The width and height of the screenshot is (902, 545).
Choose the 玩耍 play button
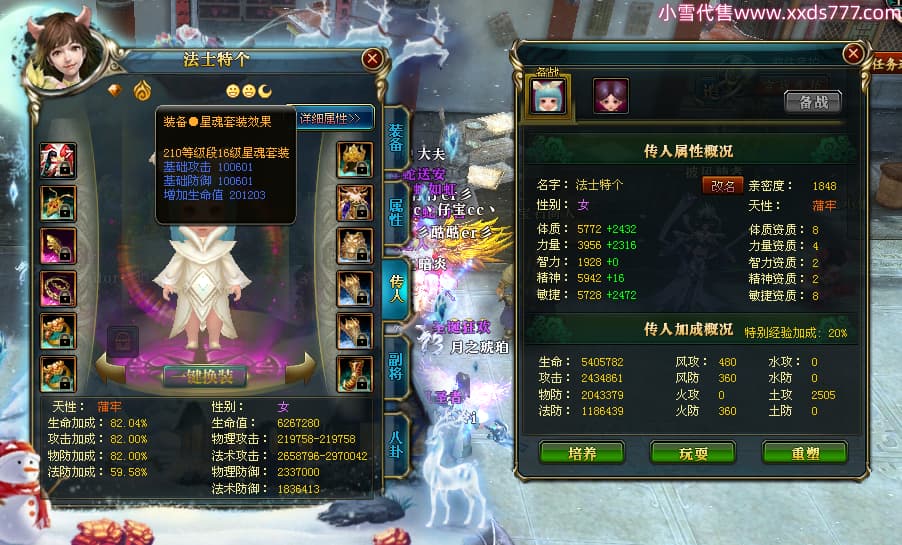(x=692, y=453)
